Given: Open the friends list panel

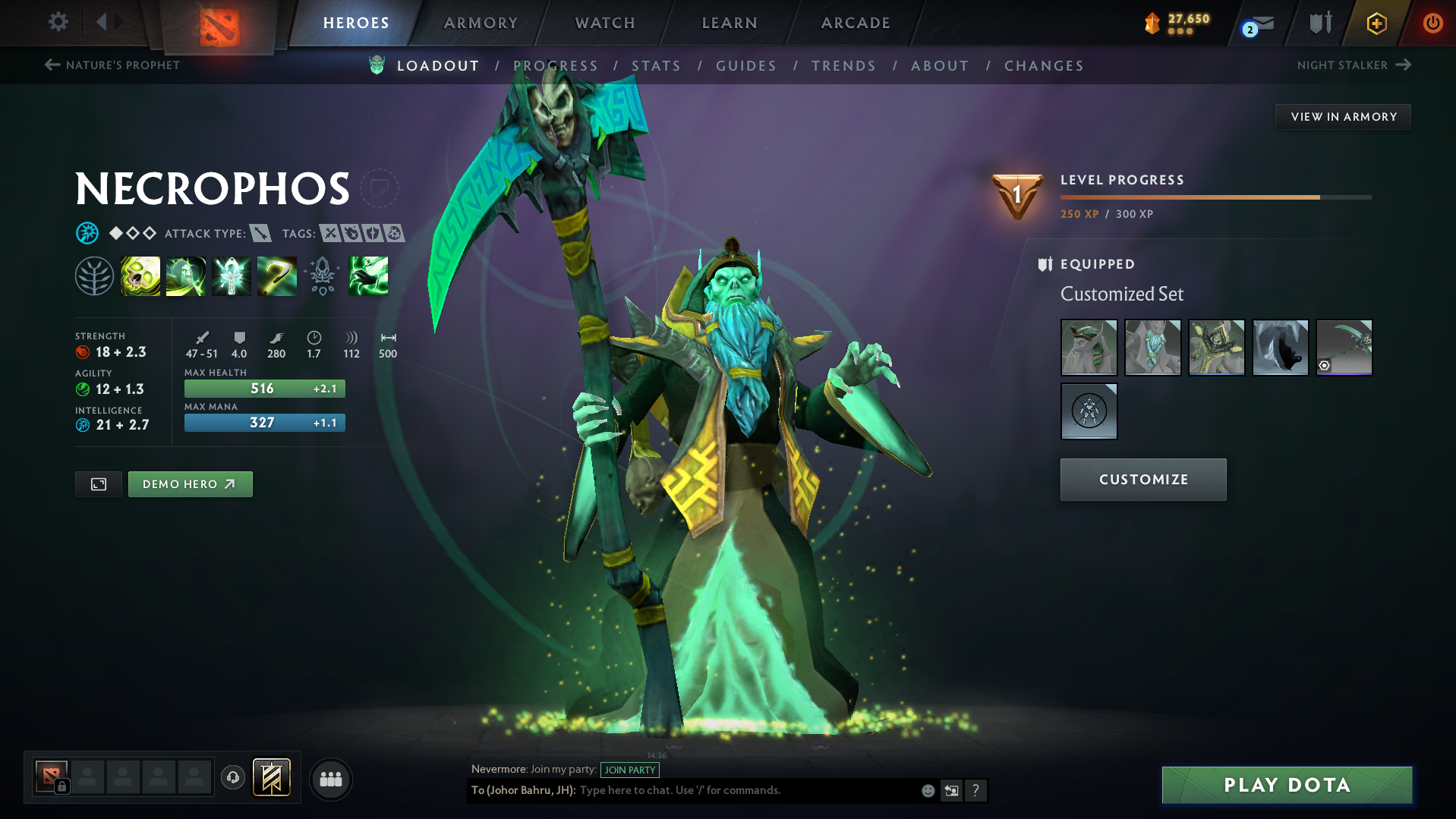Looking at the screenshot, I should click(x=330, y=778).
